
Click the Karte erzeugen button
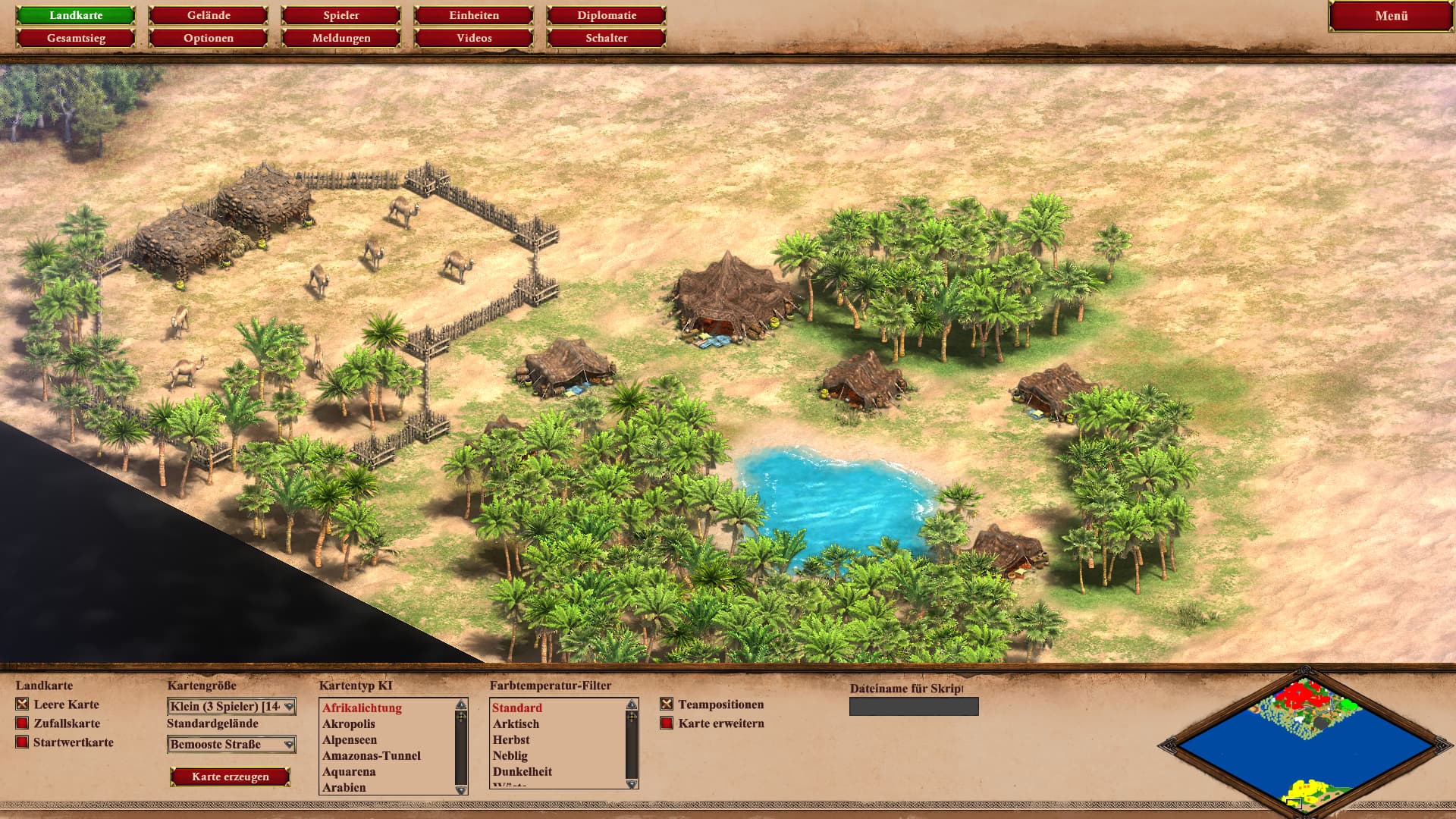click(x=231, y=777)
